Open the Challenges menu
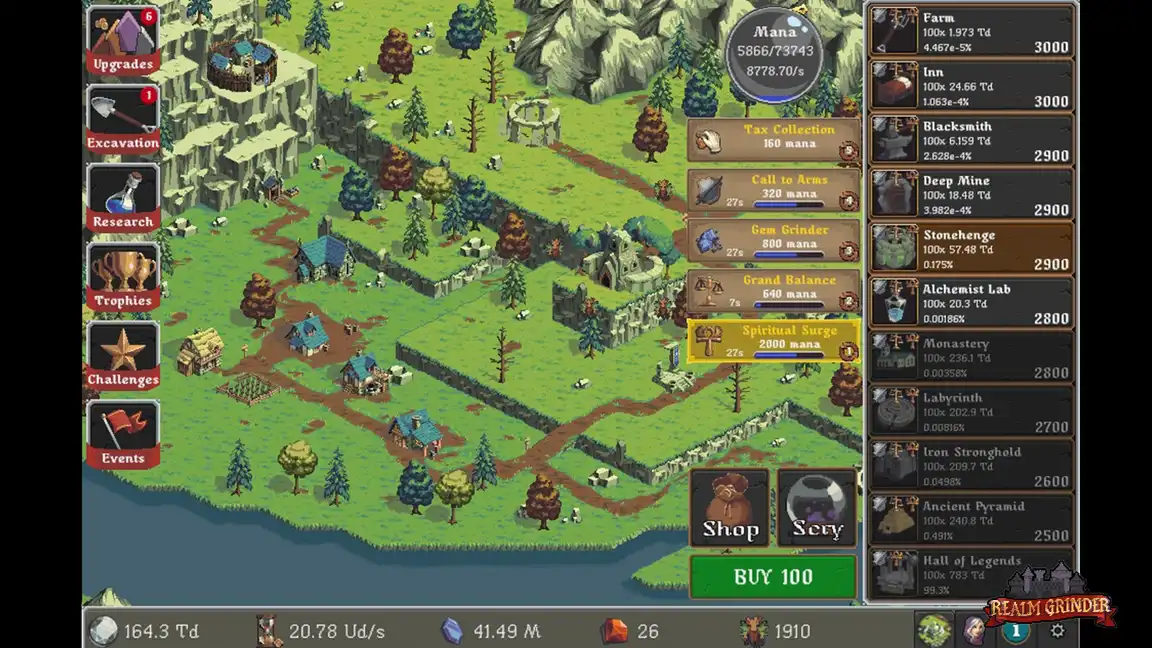The width and height of the screenshot is (1152, 648). pyautogui.click(x=123, y=357)
